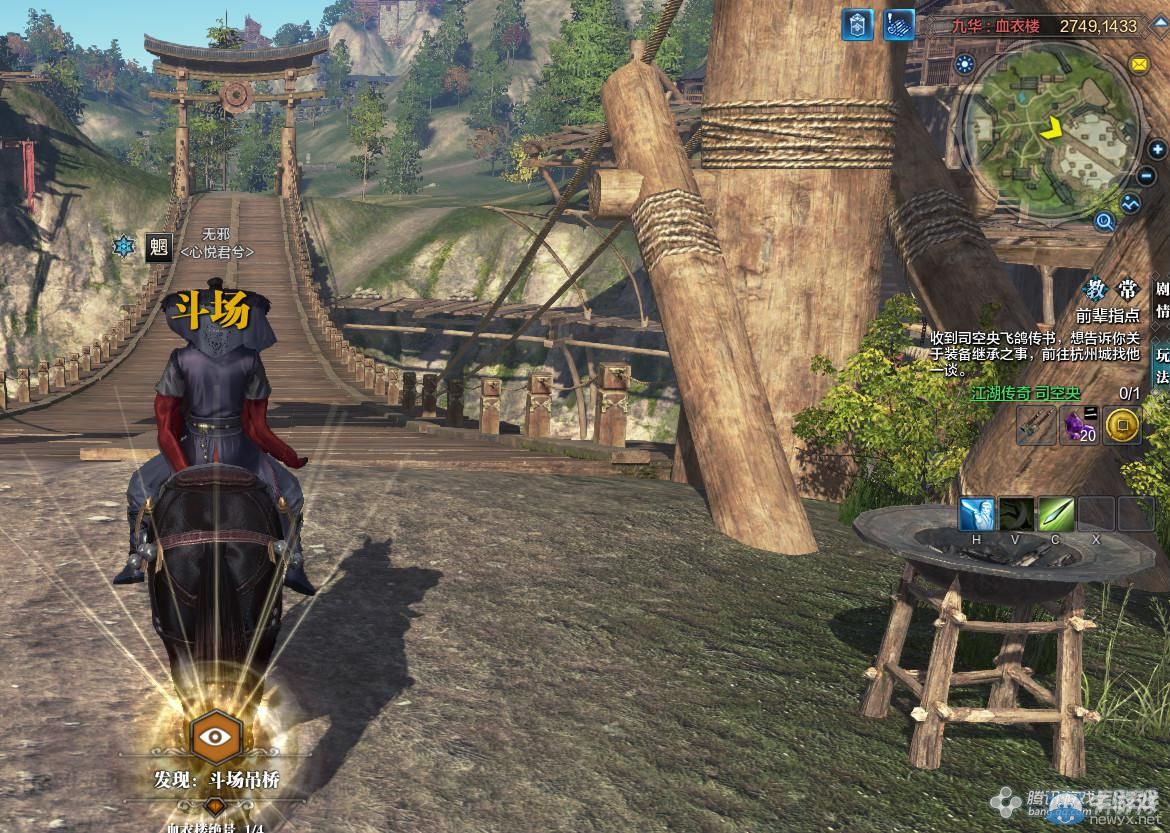Screen dimensions: 1170x833
Task: Select the 教 quest filter diamond
Action: click(x=1097, y=290)
